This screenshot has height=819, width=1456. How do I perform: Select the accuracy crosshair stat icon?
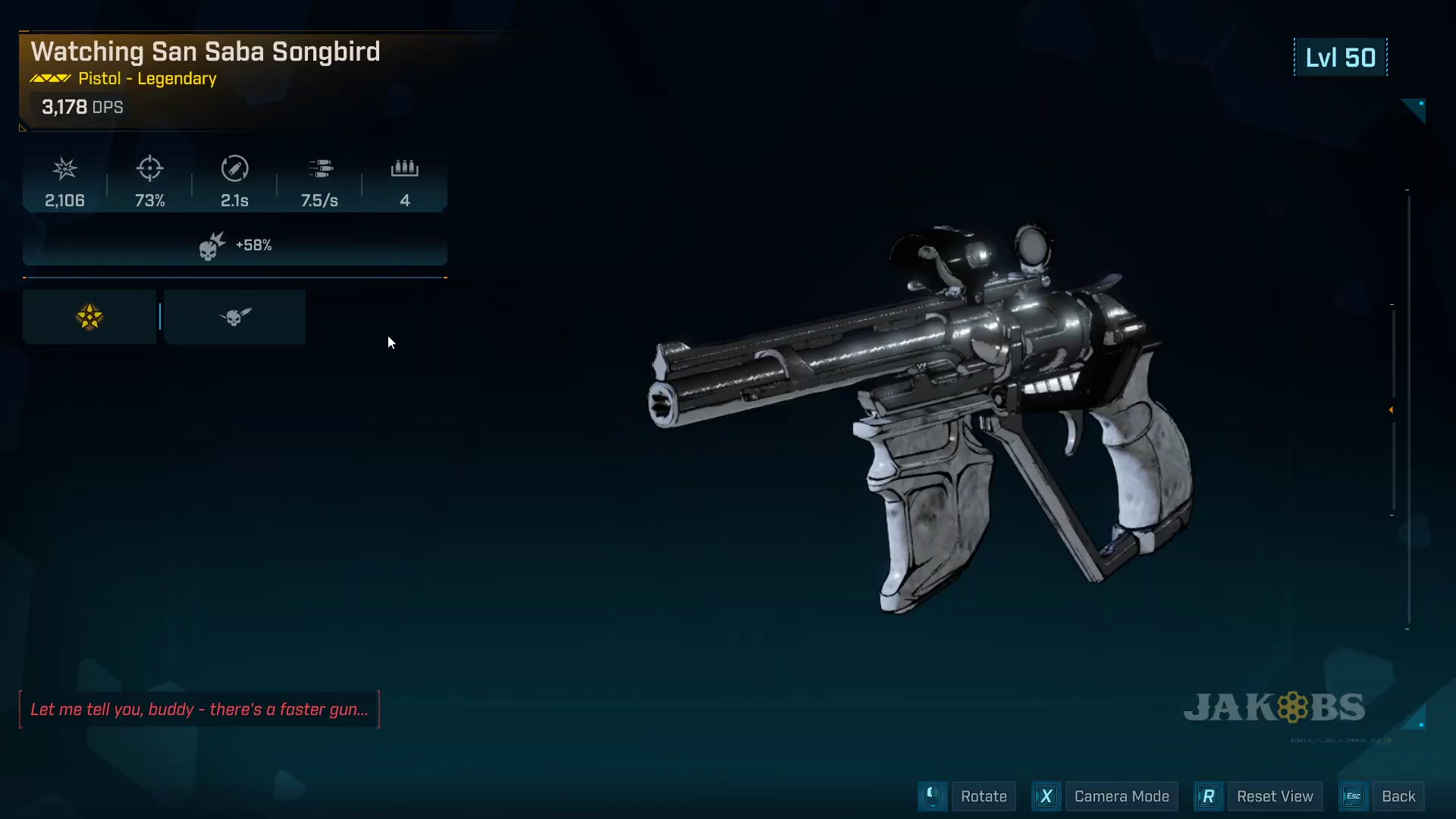(x=150, y=168)
